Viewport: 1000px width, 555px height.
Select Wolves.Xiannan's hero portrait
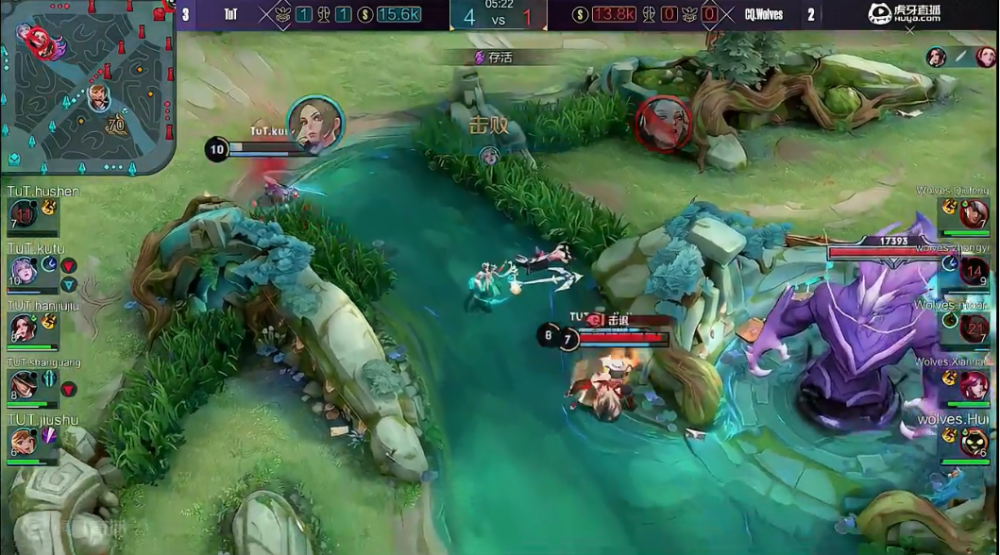(x=974, y=384)
